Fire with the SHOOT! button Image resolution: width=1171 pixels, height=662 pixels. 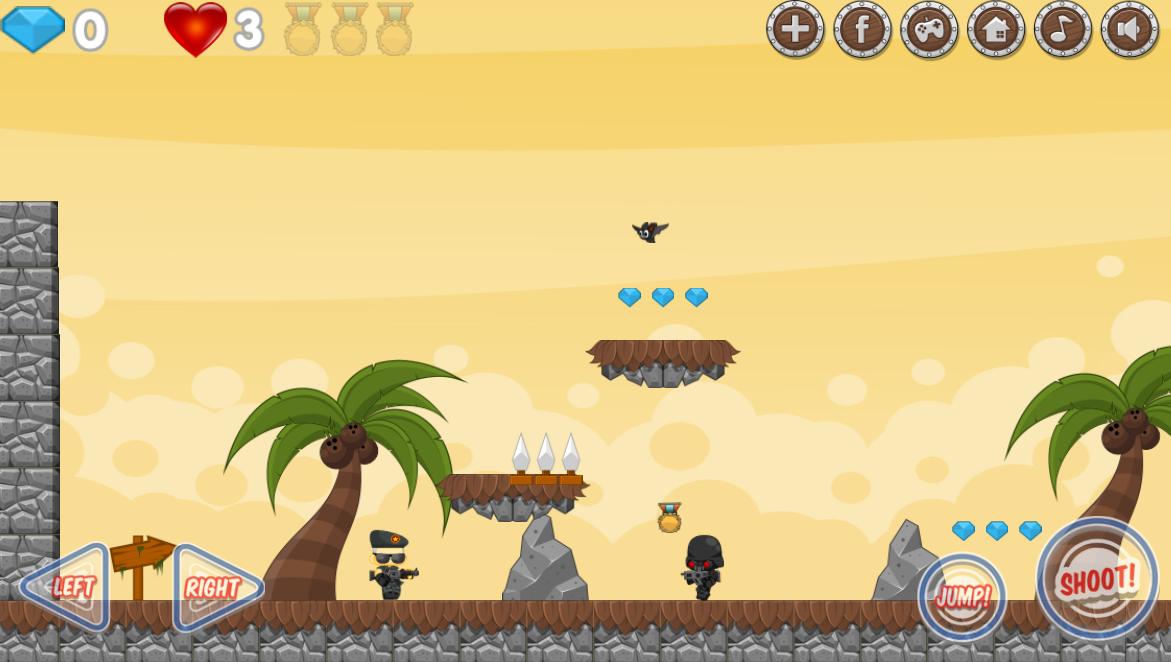(1097, 578)
